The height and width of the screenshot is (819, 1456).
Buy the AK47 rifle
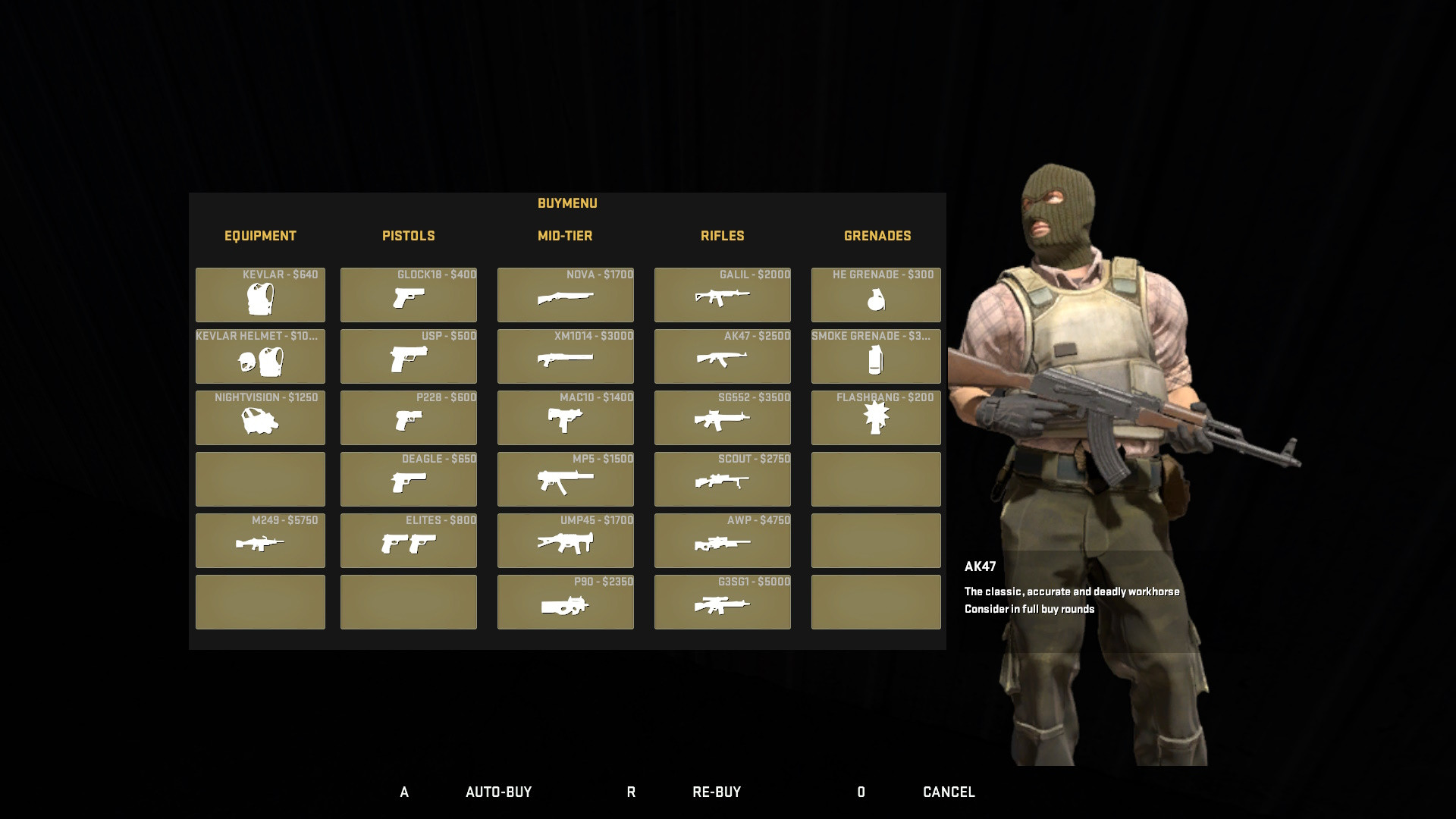point(721,356)
